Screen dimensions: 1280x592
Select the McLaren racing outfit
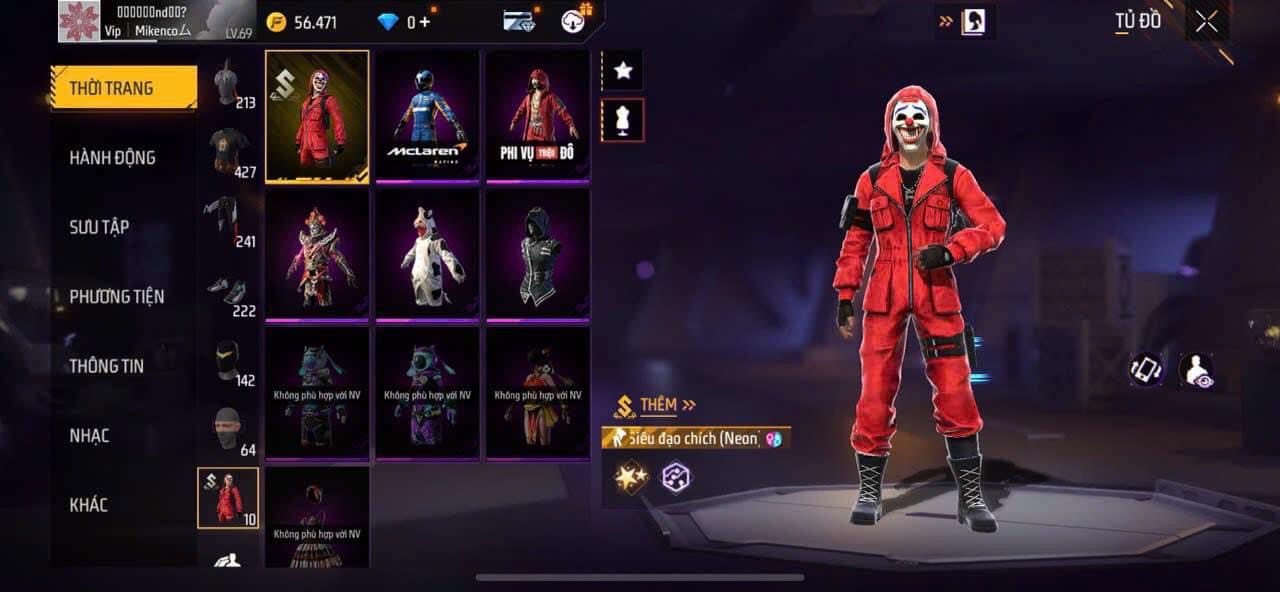[x=427, y=116]
